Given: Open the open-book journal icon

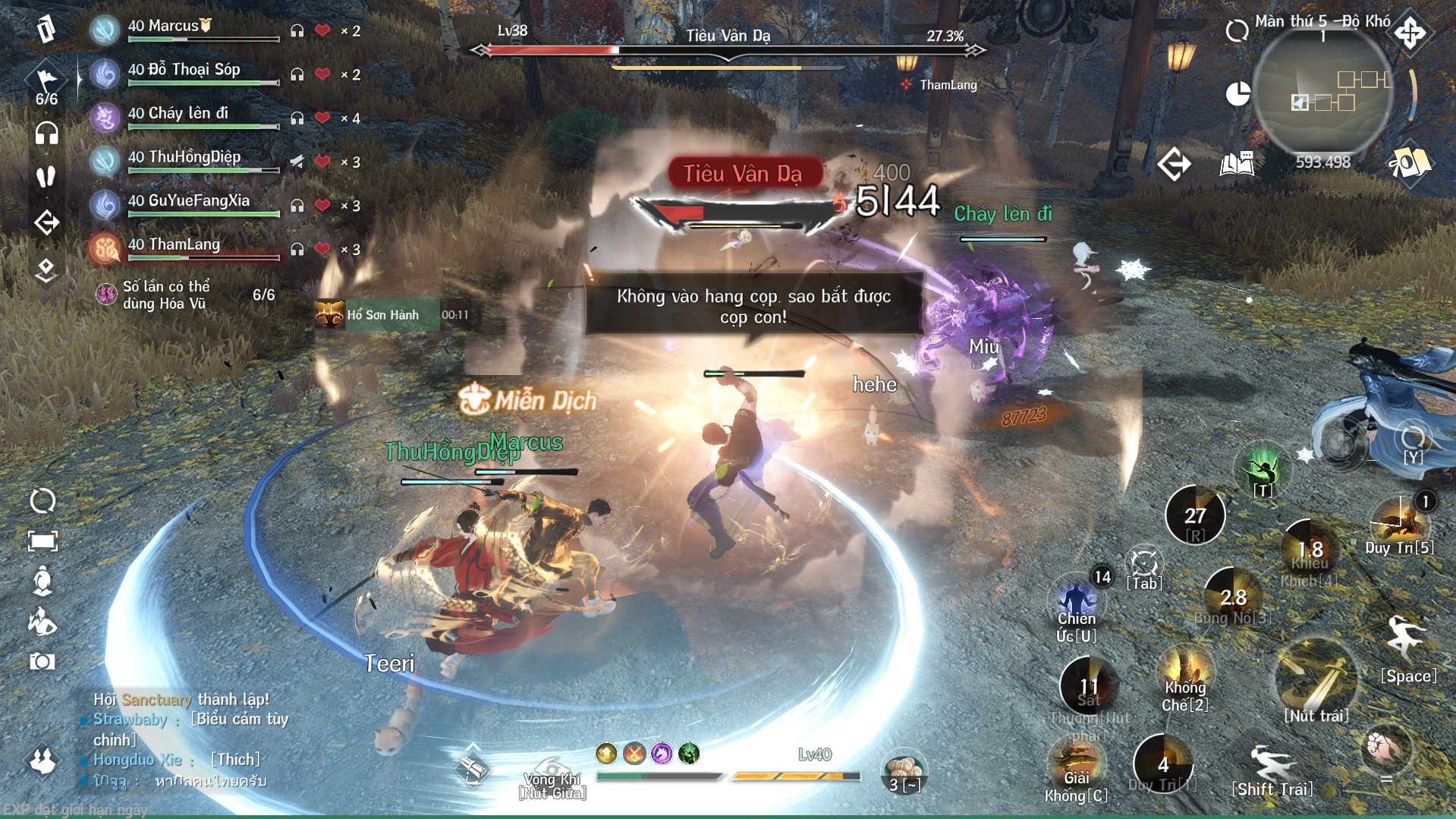Looking at the screenshot, I should pos(1237,163).
